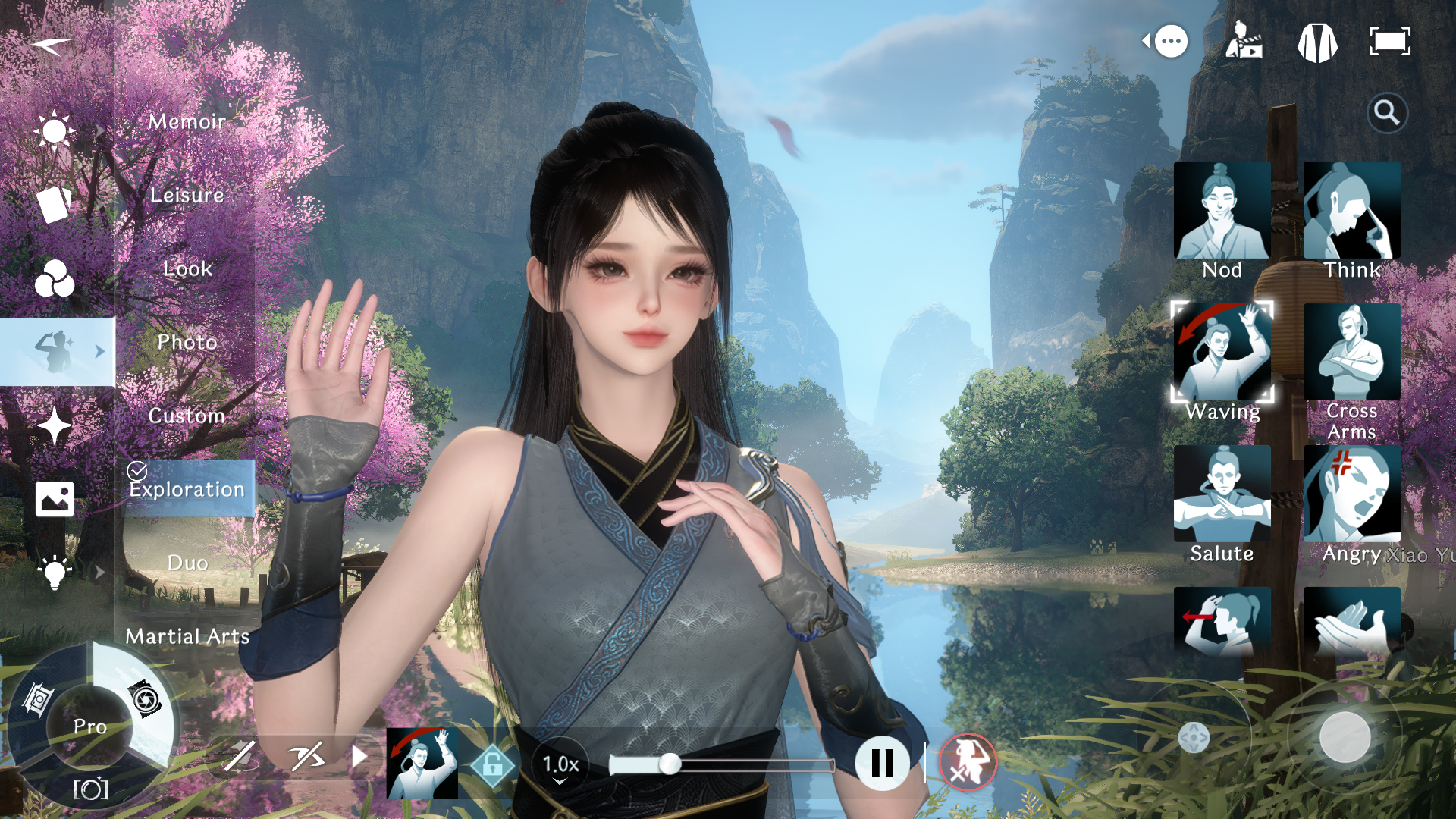Toggle the fullscreen frame icon
The height and width of the screenshot is (819, 1456).
coord(1389,42)
